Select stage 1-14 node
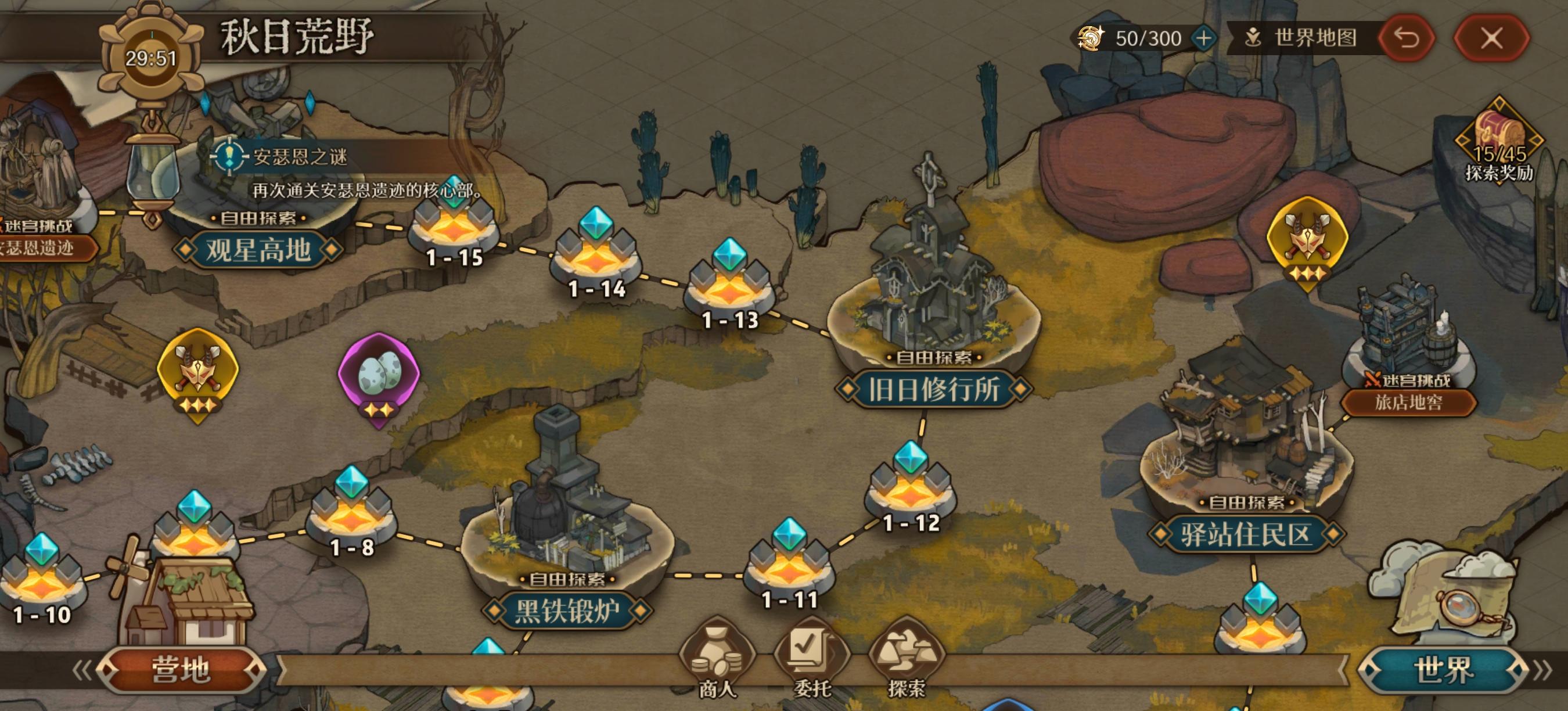Screen dimensions: 1568x711 (596, 256)
